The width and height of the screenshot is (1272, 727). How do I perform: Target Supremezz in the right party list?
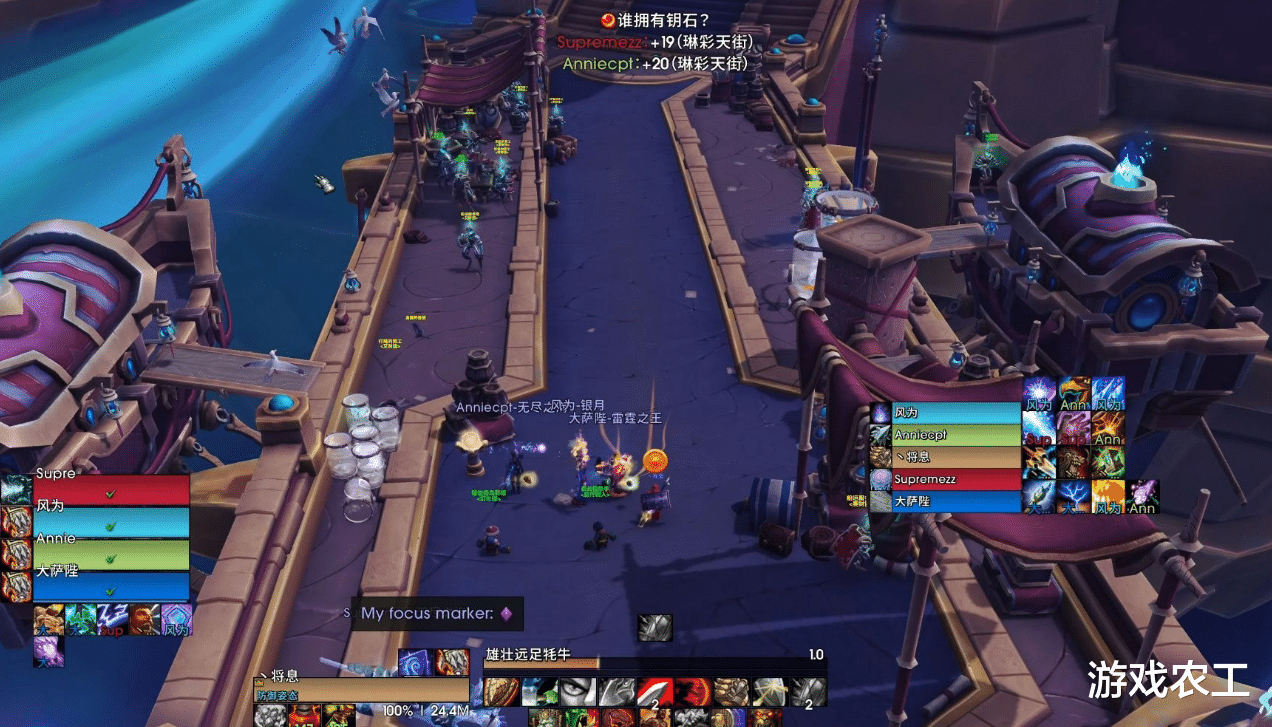[x=955, y=479]
